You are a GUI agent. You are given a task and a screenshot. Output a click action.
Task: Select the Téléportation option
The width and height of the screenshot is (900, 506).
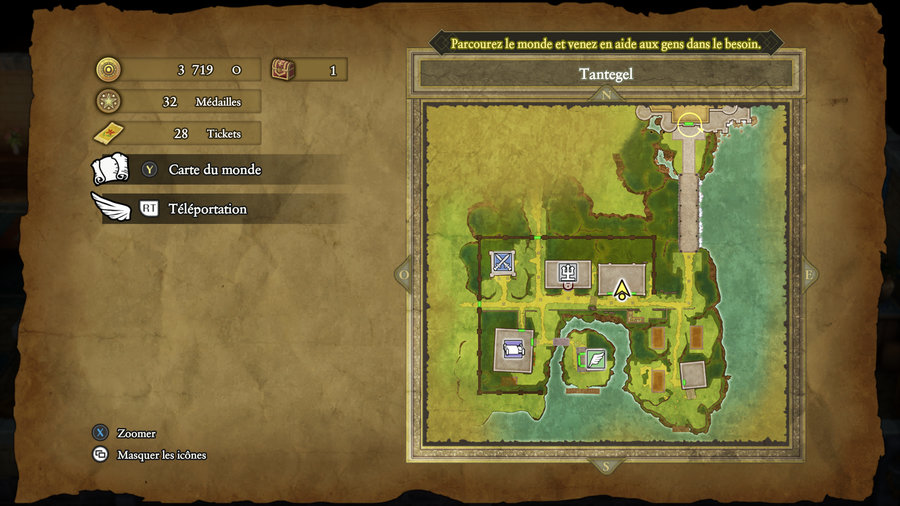(207, 209)
